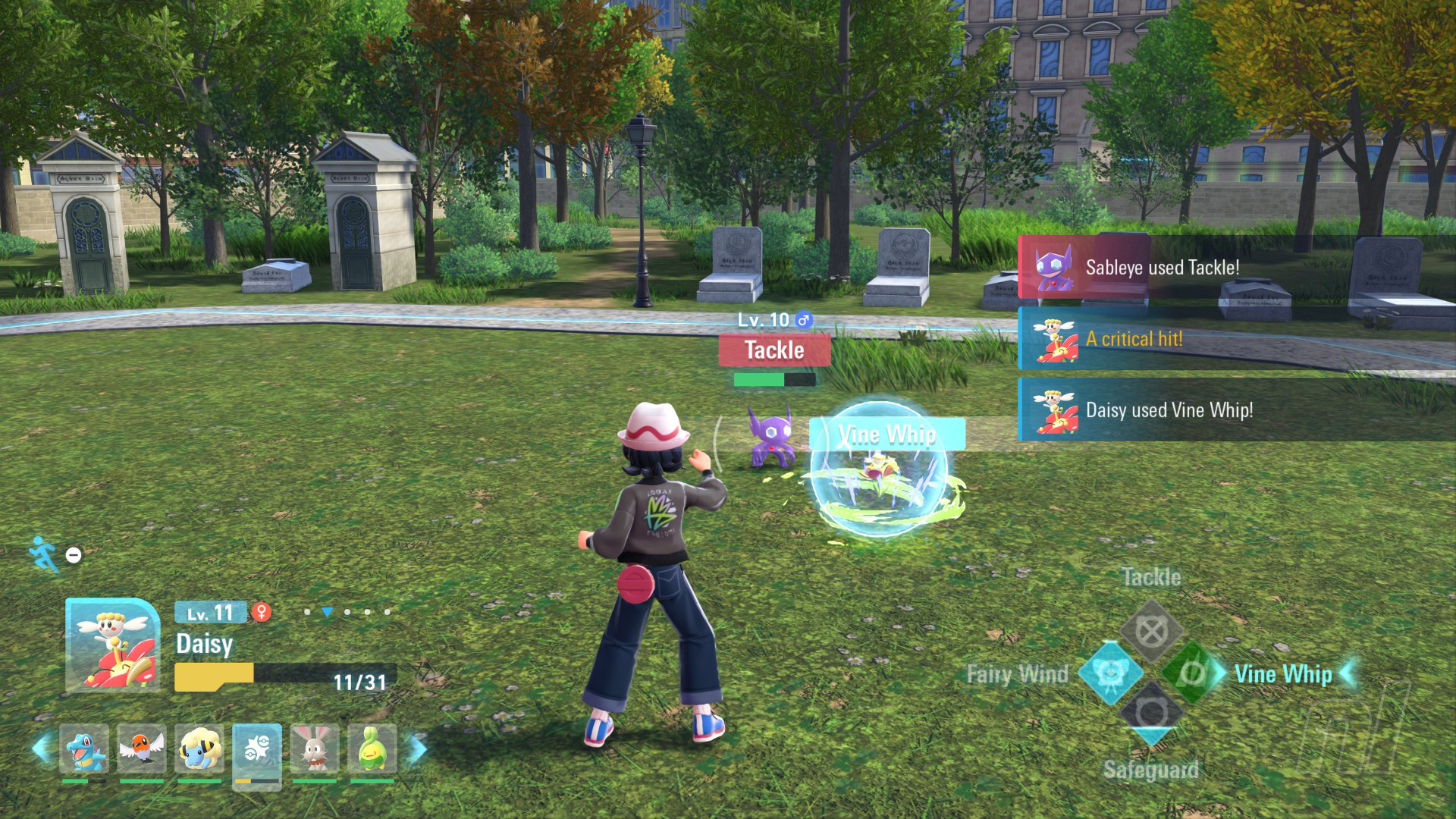Open the "Daisy used Vine Whip!" log entry
This screenshot has width=1456, height=819.
(1236, 410)
